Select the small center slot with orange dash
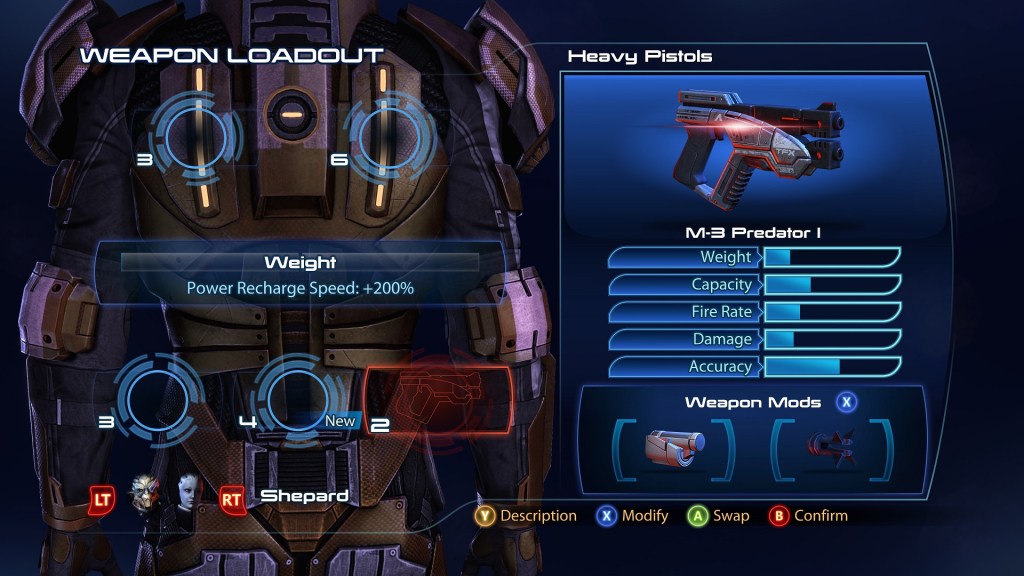The height and width of the screenshot is (576, 1024). click(290, 116)
